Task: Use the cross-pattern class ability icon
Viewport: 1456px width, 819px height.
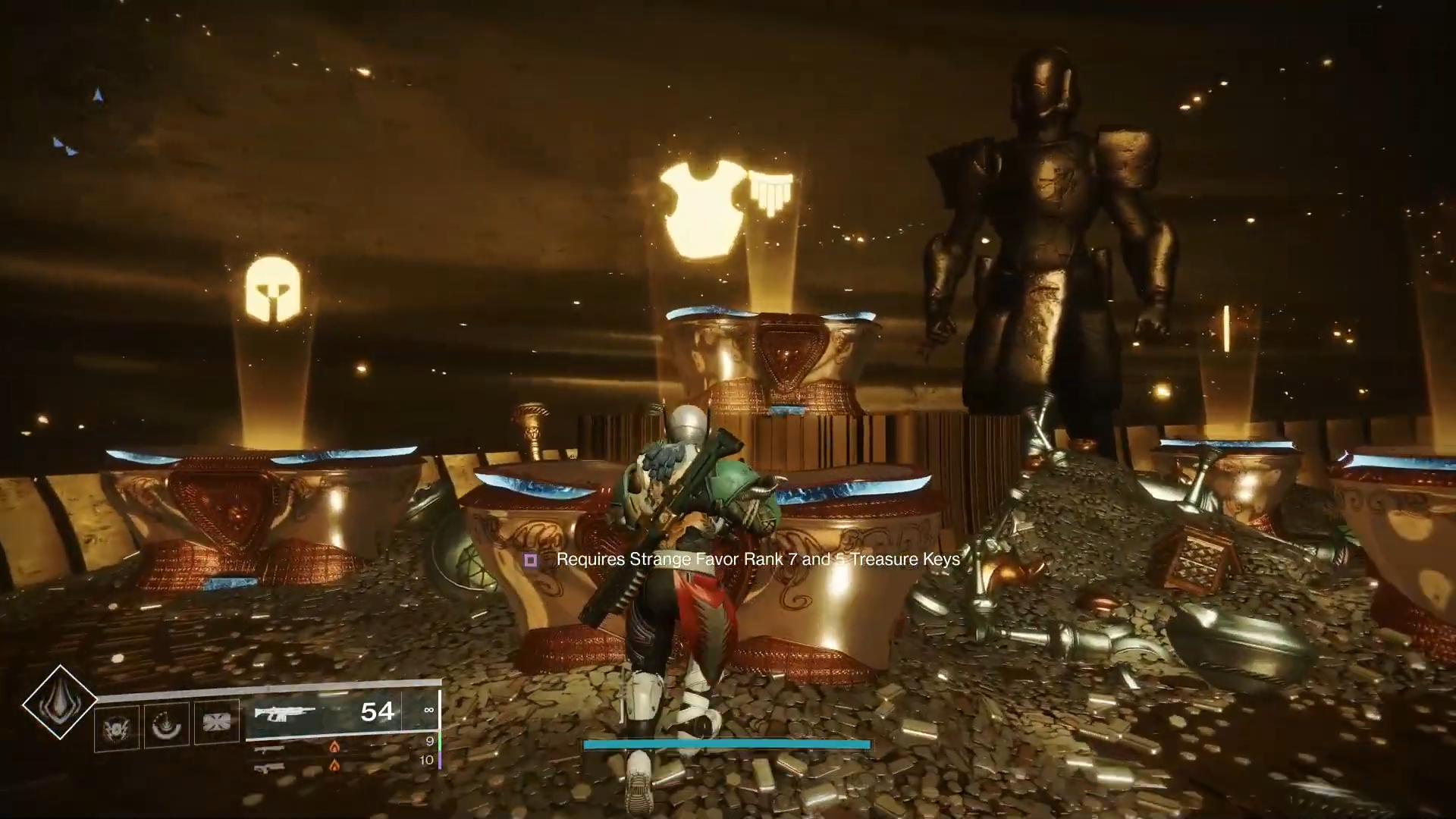Action: (x=216, y=721)
